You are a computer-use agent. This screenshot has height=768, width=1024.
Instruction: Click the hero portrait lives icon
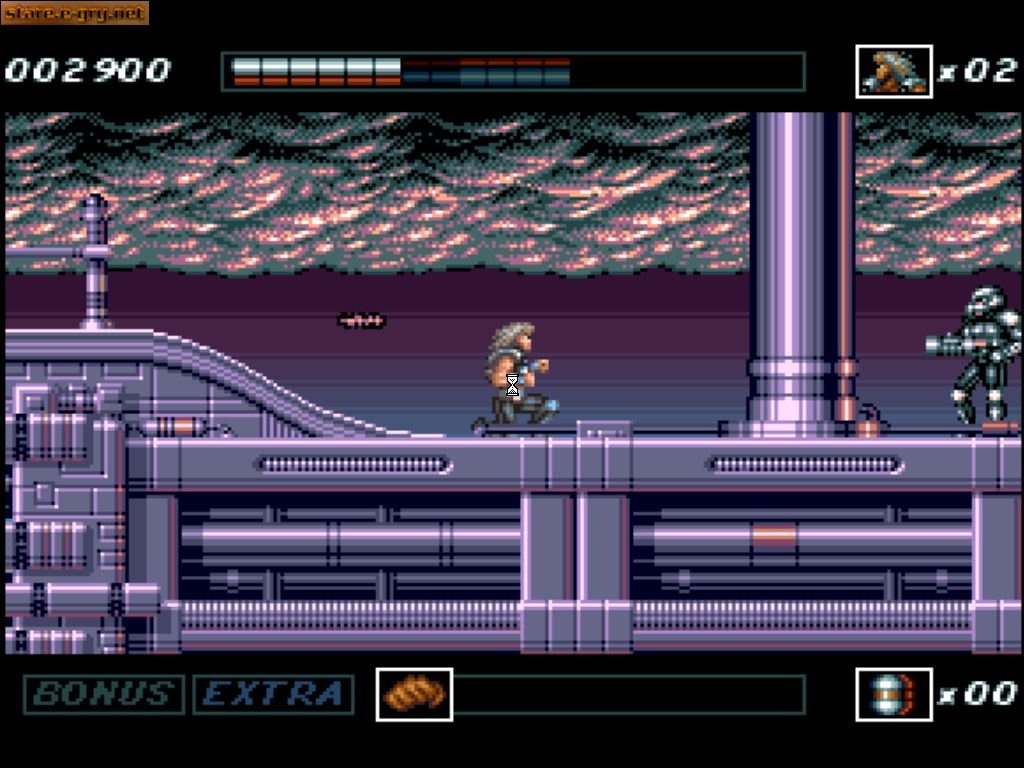click(x=894, y=72)
